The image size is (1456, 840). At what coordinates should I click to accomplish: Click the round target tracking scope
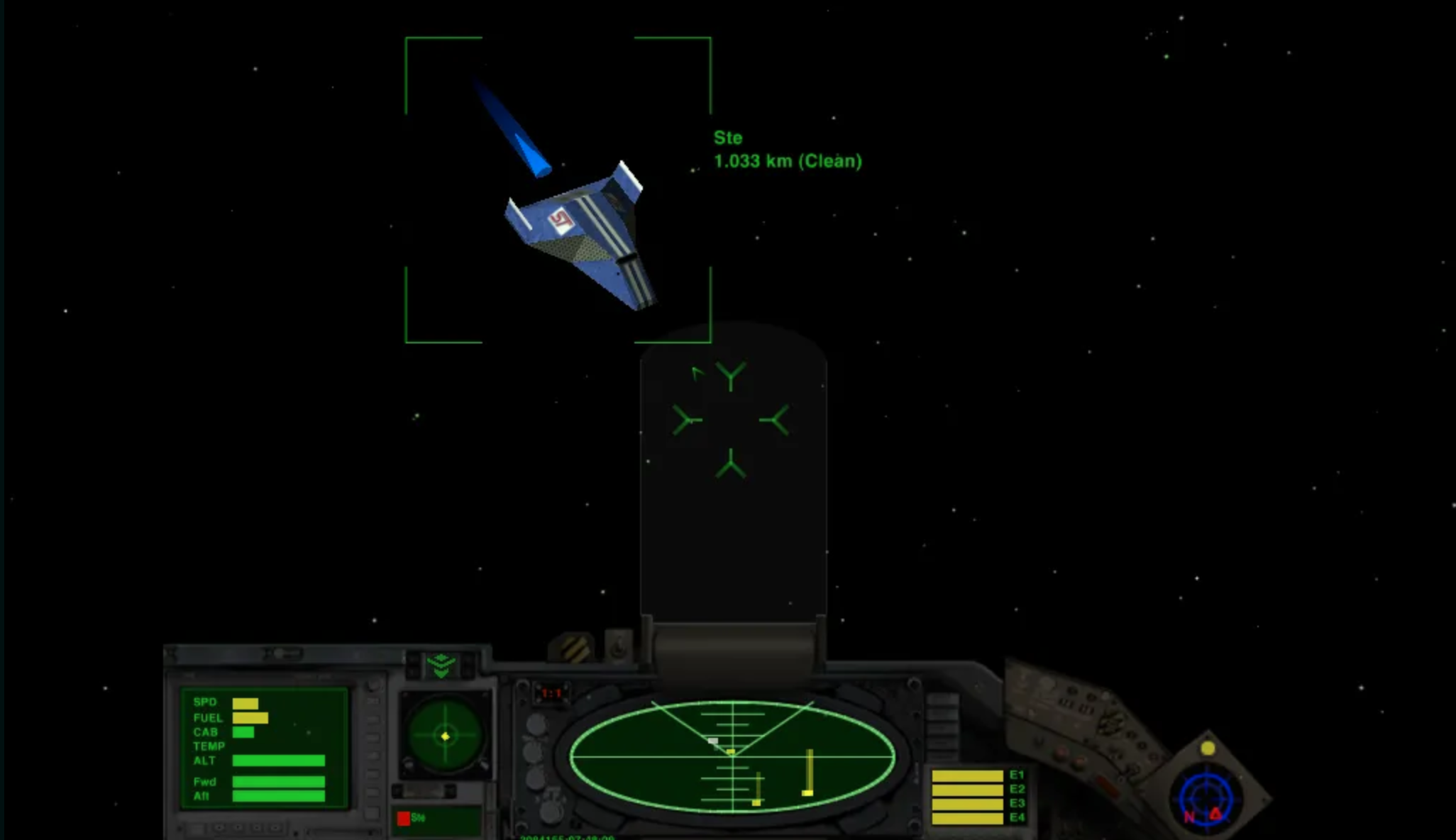click(445, 736)
